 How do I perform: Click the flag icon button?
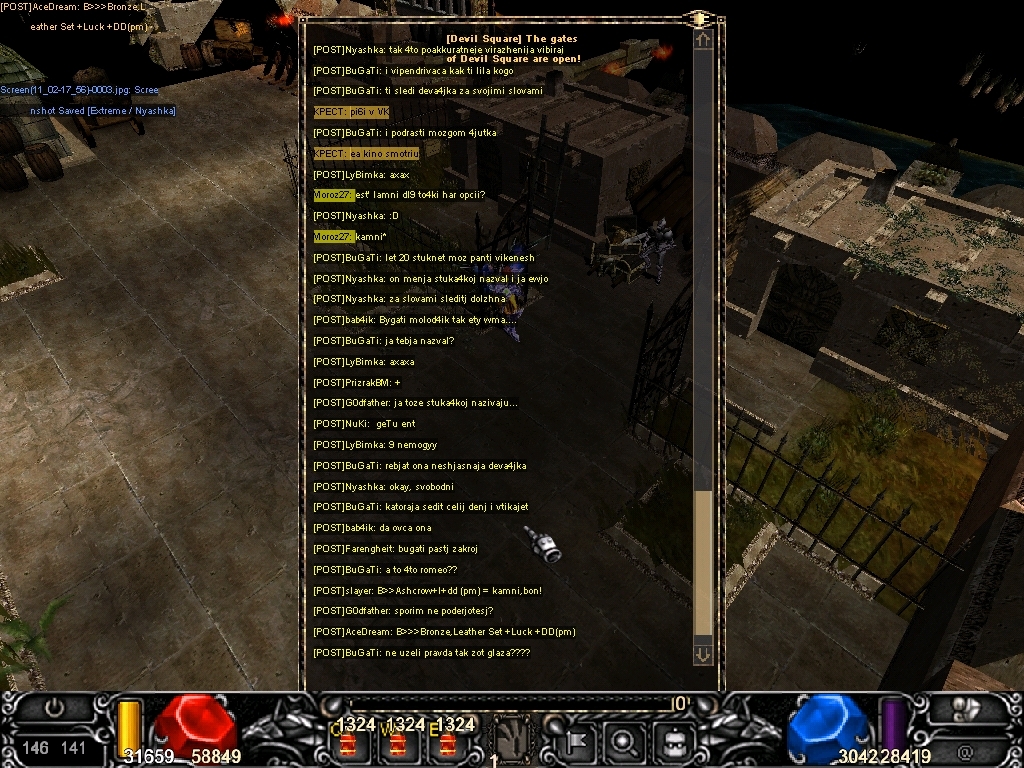(577, 741)
